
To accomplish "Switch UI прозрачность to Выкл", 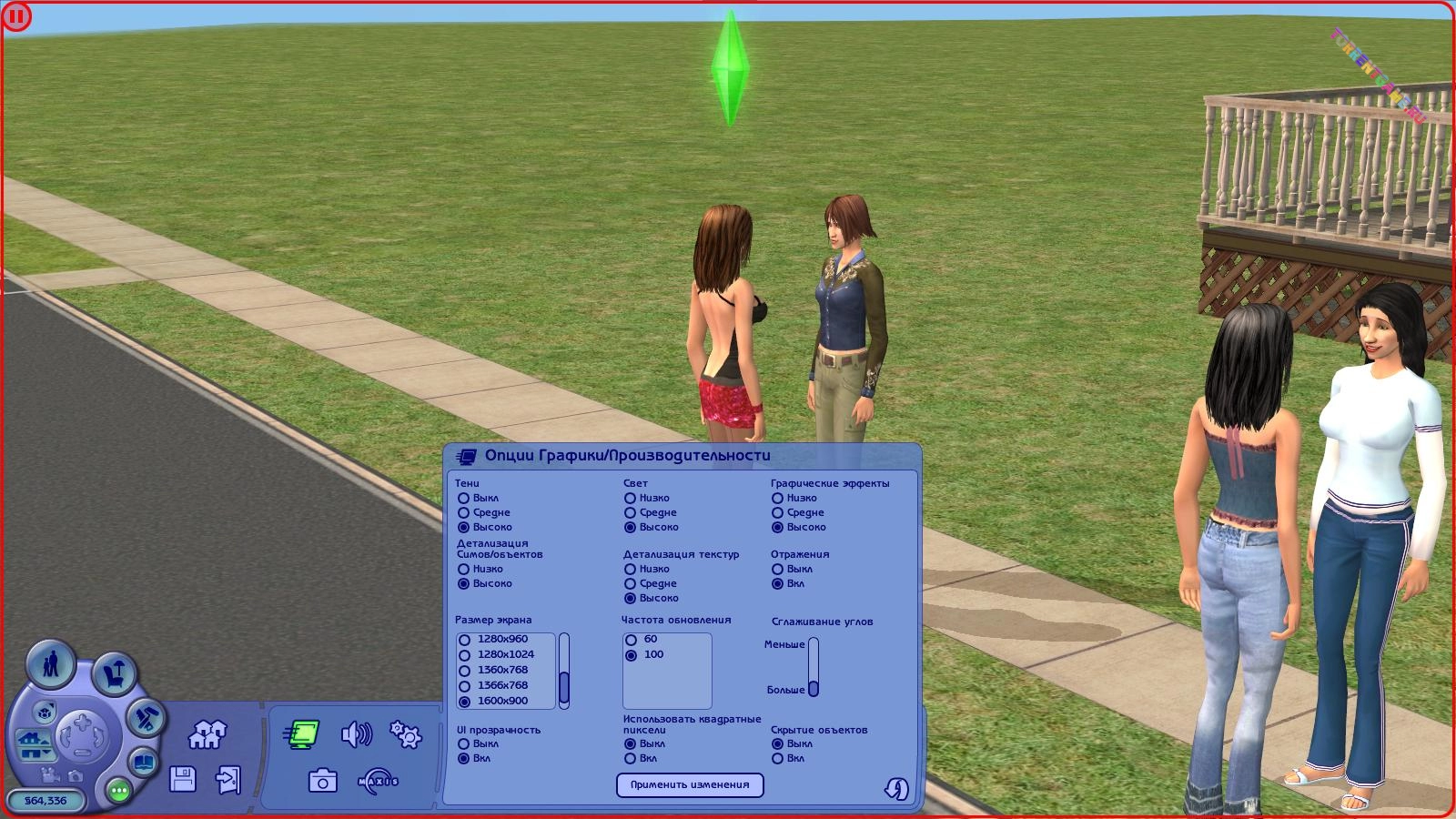I will [464, 743].
